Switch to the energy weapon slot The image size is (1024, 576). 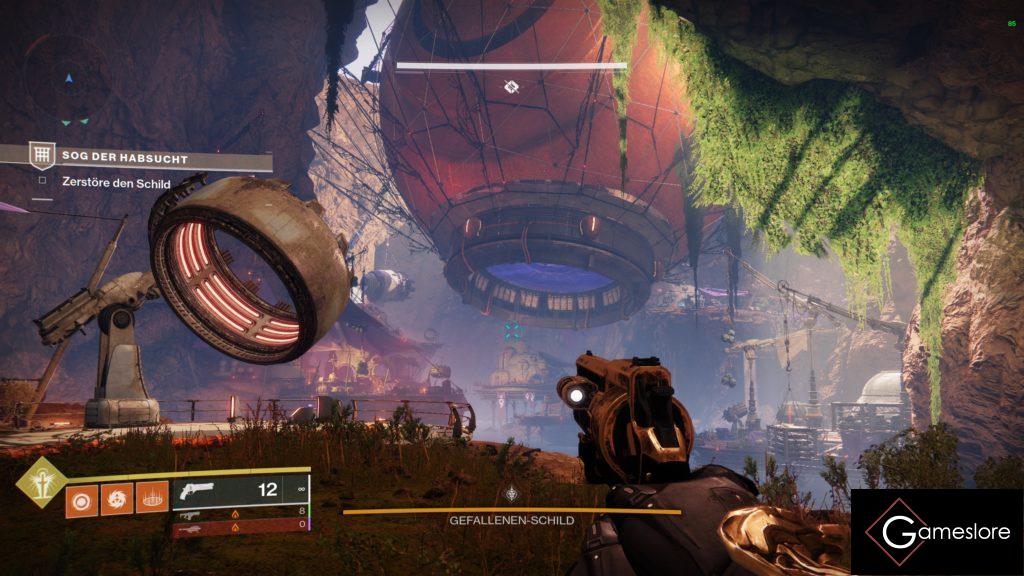(x=238, y=512)
